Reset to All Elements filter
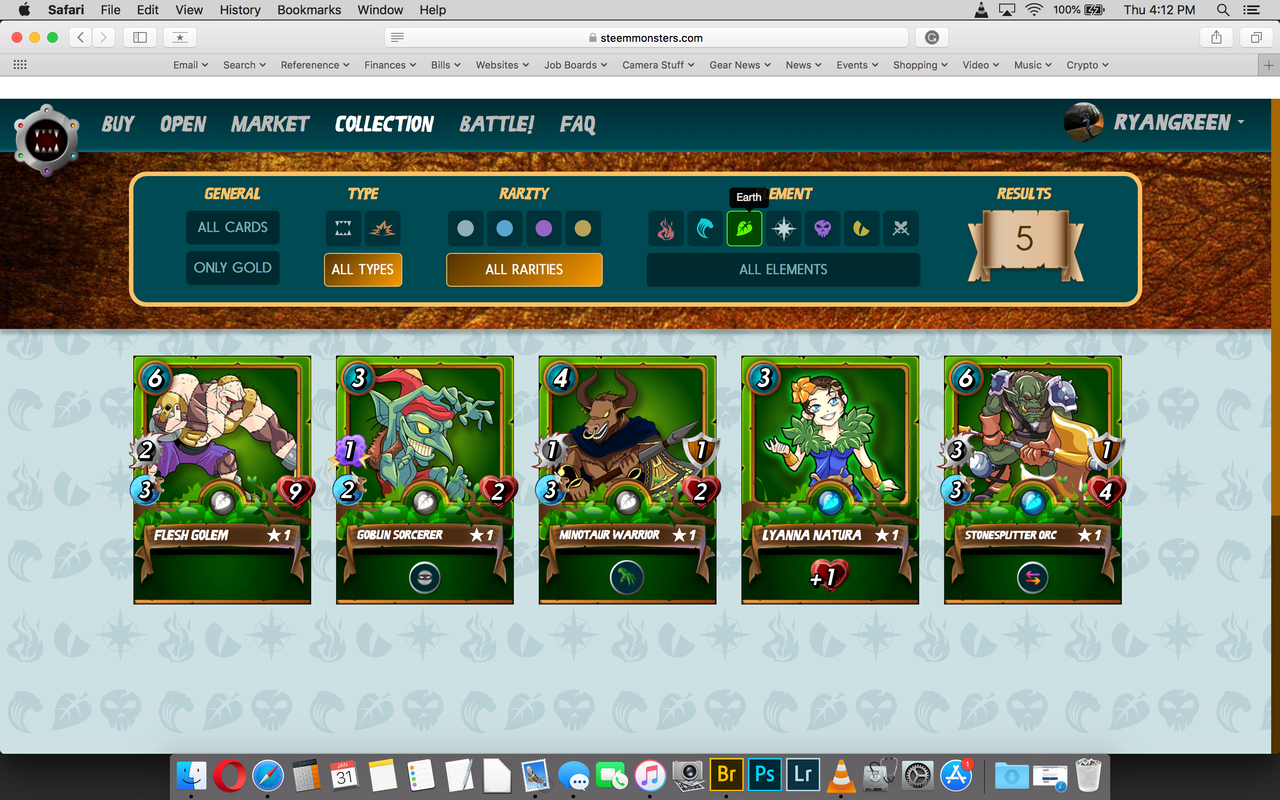The width and height of the screenshot is (1280, 800). coord(783,269)
